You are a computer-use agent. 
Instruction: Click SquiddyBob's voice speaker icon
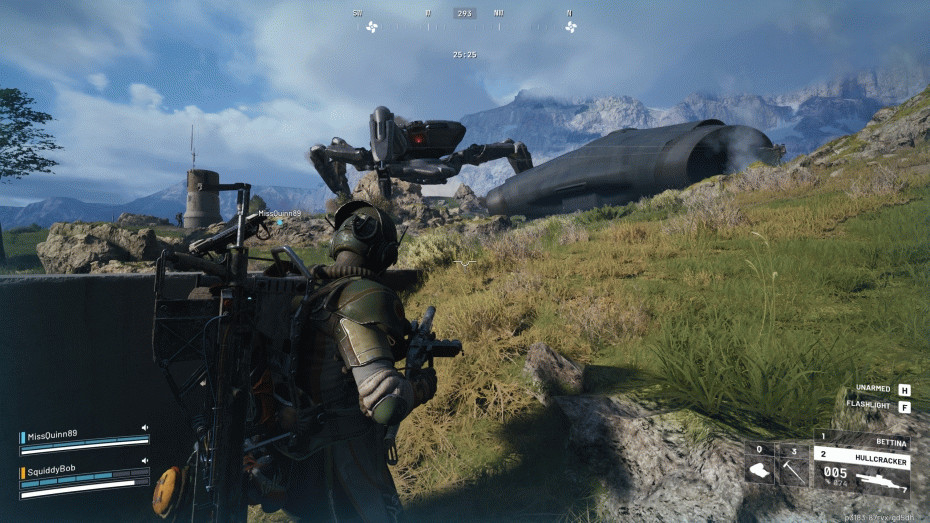(x=145, y=461)
